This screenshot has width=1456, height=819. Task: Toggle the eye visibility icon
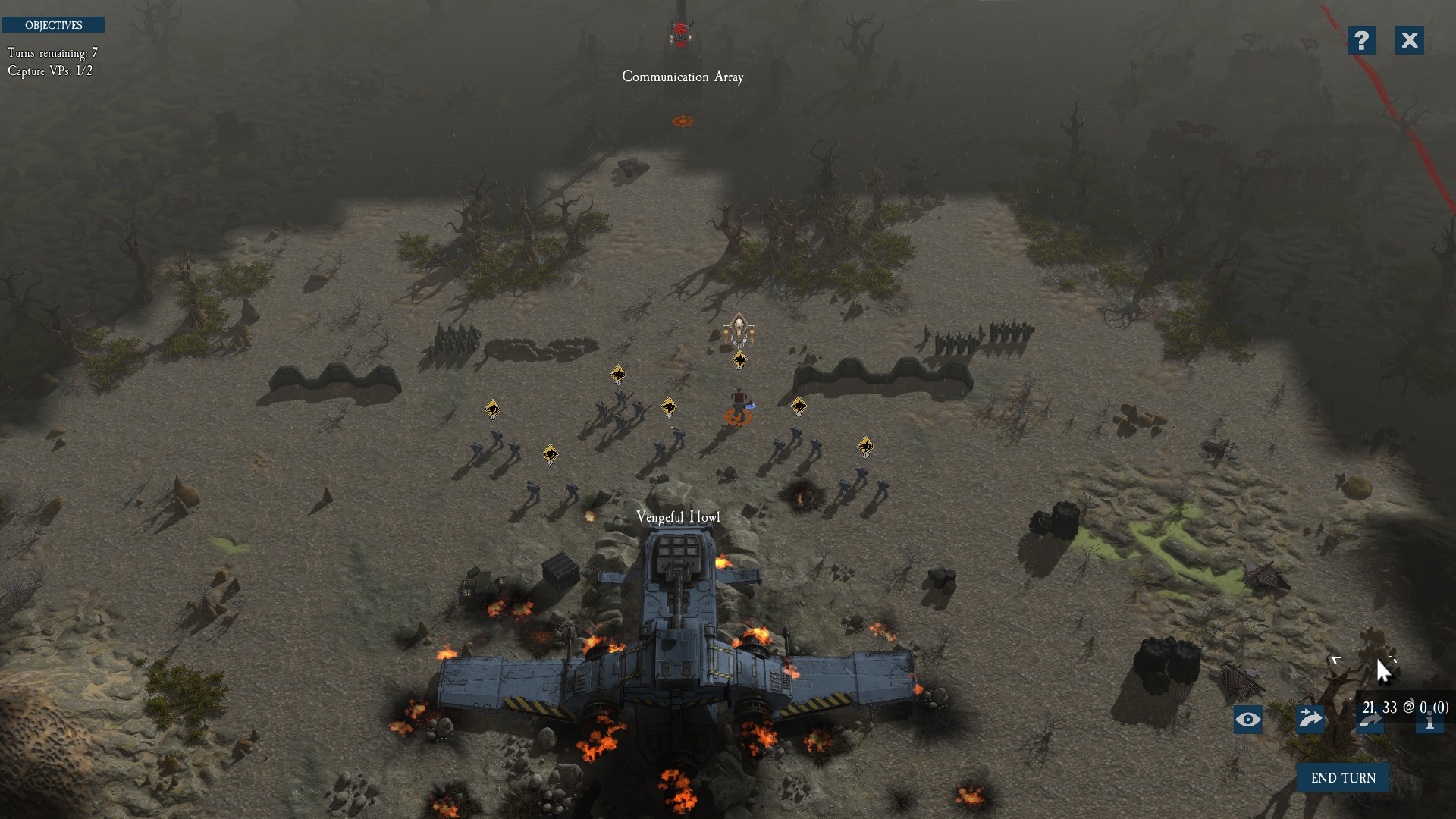(x=1247, y=720)
